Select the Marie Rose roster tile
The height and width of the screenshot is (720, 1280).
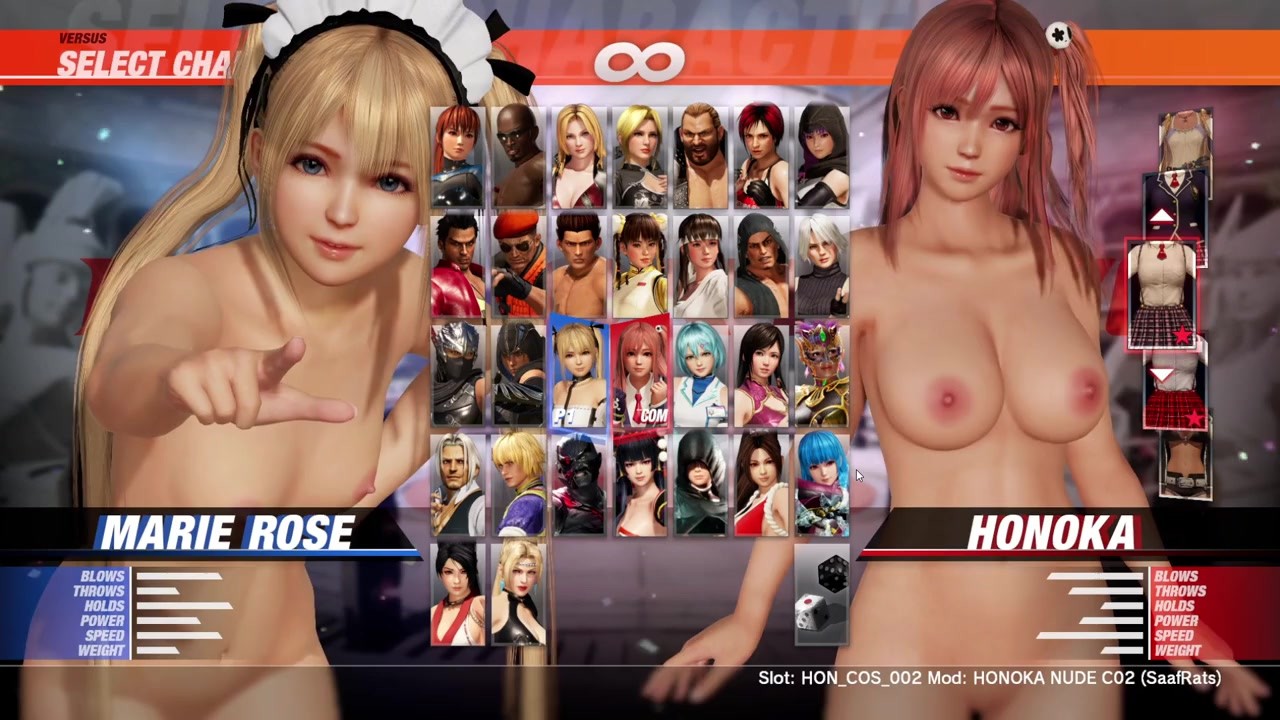click(579, 375)
